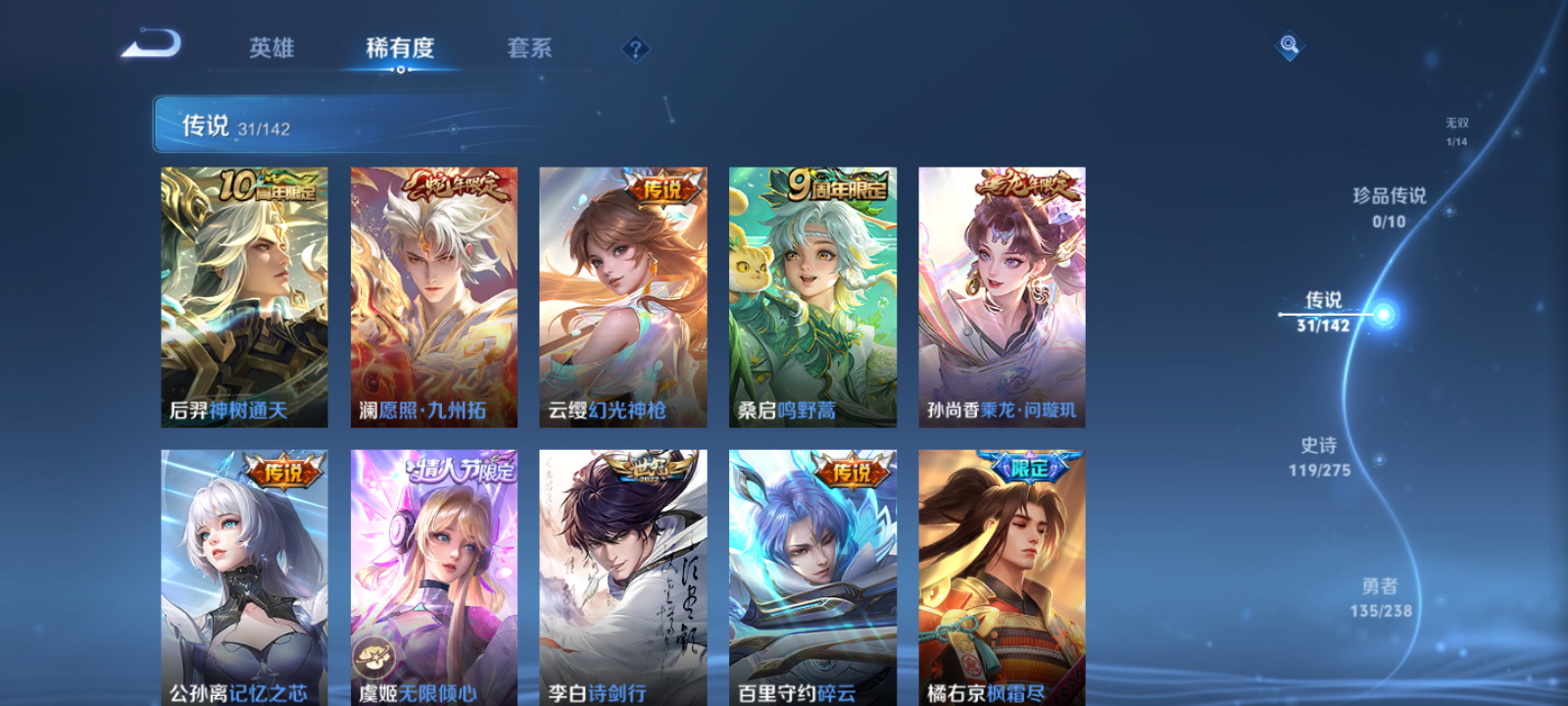Screen dimensions: 1568x706
Task: Click the question mark help icon
Action: click(636, 47)
